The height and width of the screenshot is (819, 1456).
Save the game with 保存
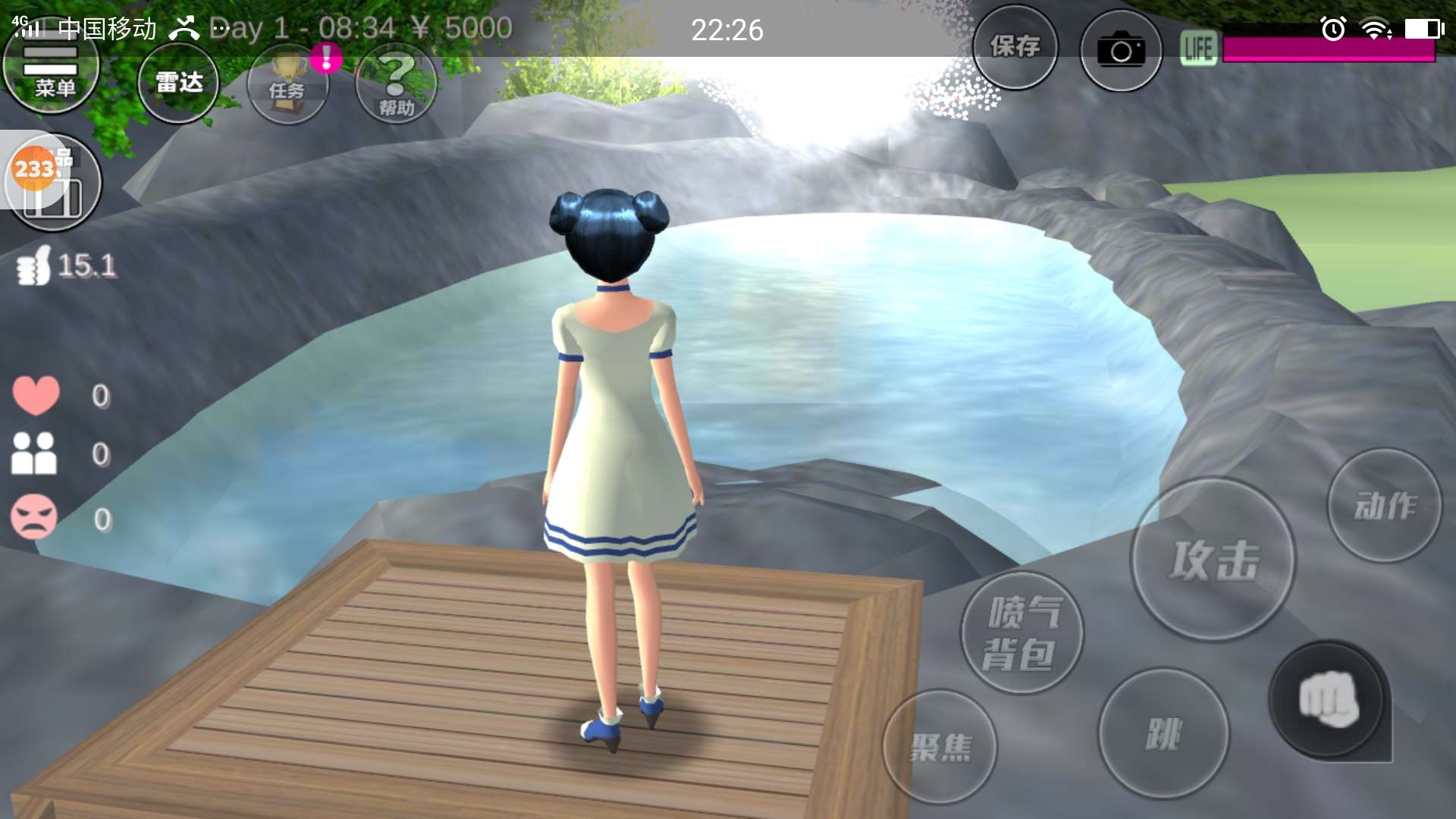(1015, 47)
